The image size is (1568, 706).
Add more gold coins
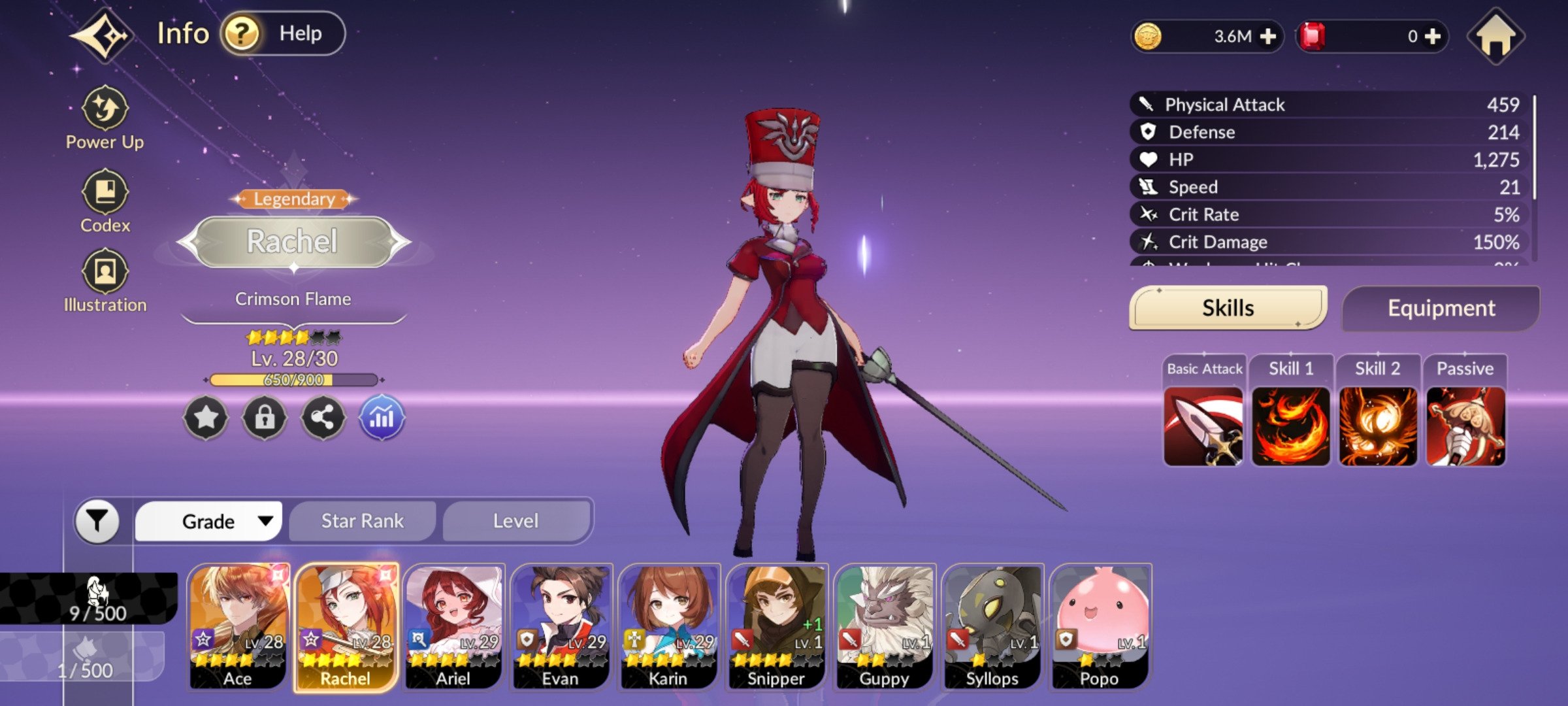point(1267,37)
